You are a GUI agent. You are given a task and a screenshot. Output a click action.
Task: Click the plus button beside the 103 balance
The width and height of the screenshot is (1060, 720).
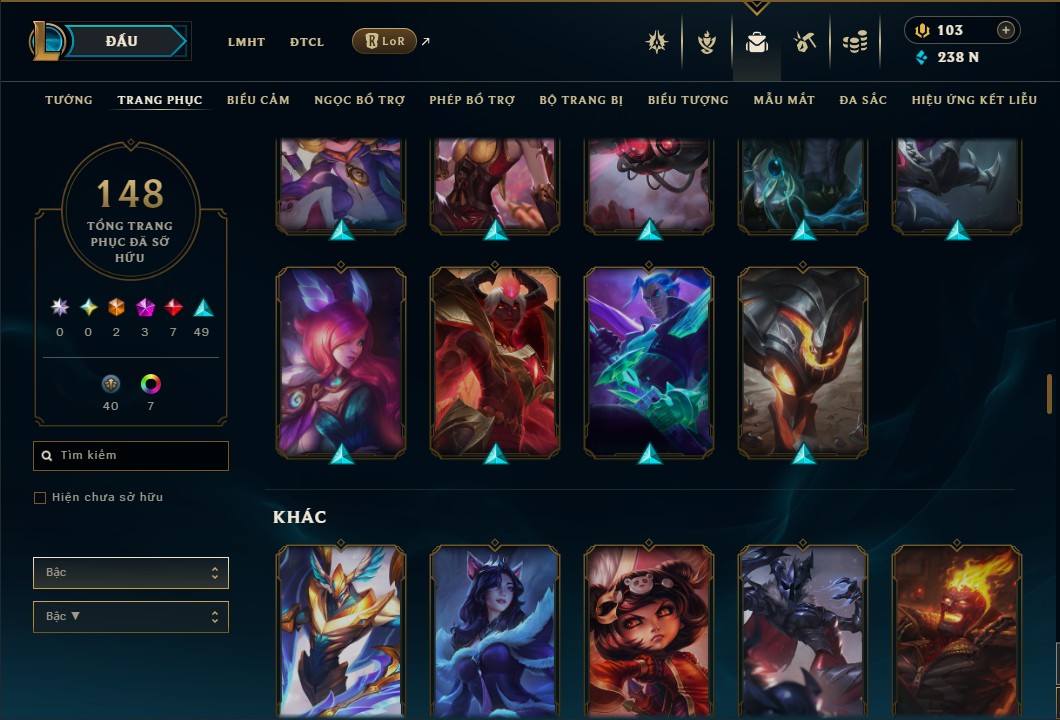click(1005, 30)
